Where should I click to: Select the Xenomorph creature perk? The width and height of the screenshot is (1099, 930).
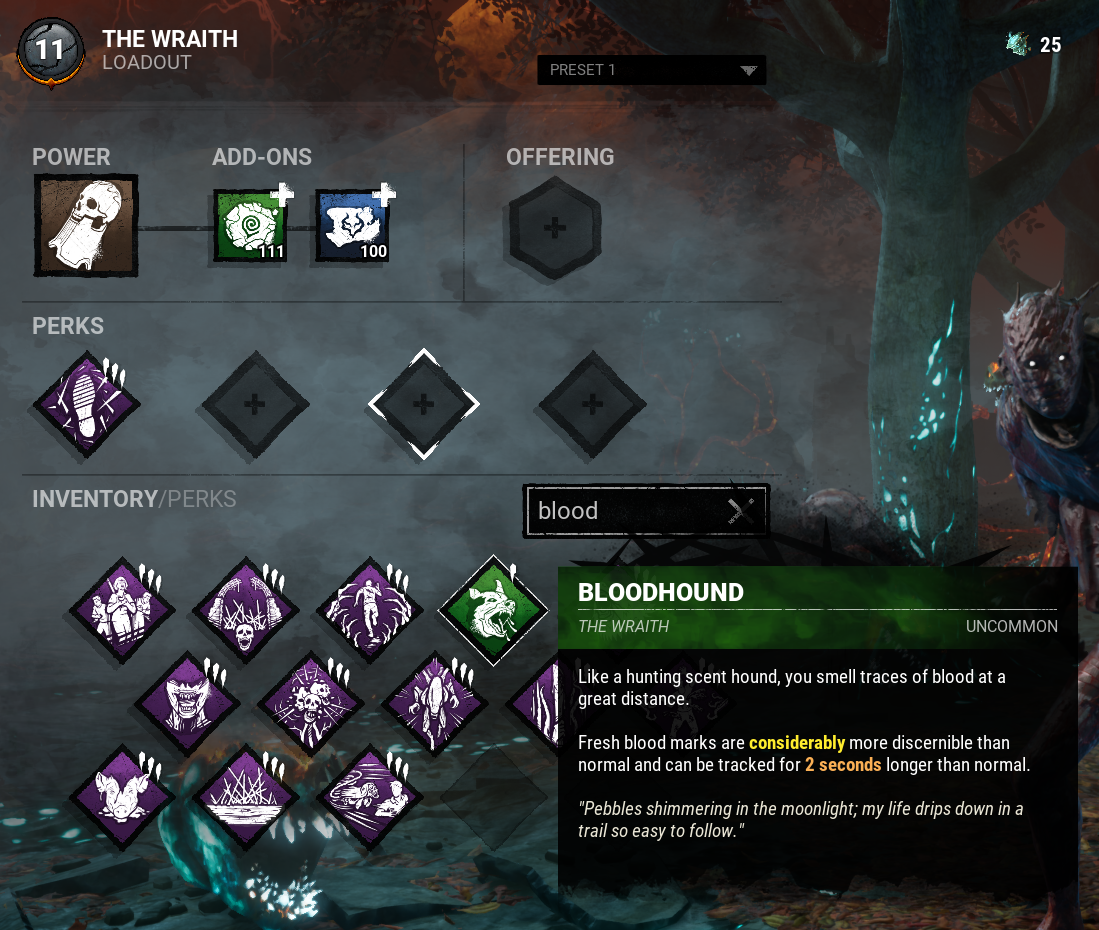(433, 703)
